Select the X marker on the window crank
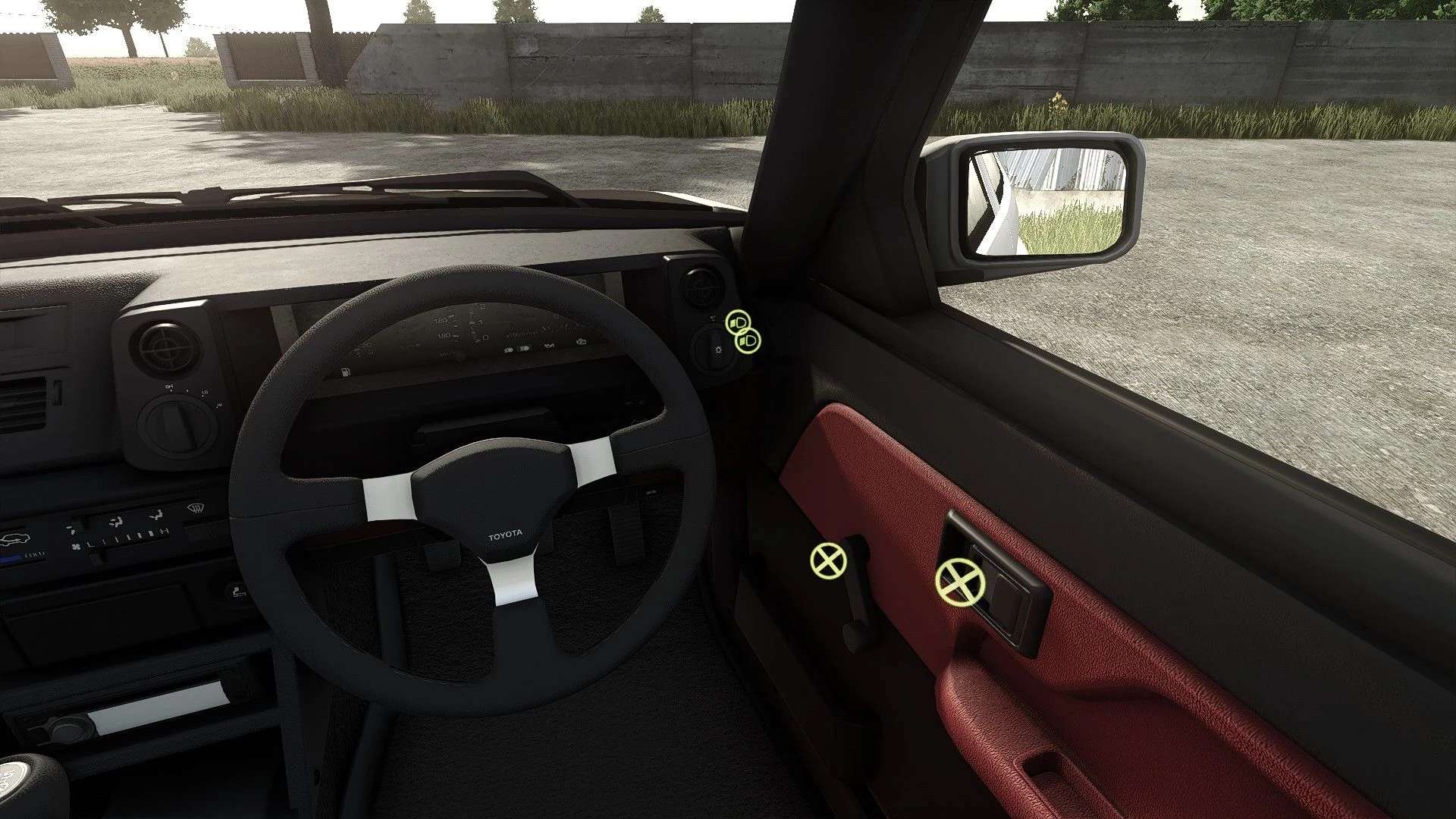Viewport: 1456px width, 819px height. (x=828, y=561)
